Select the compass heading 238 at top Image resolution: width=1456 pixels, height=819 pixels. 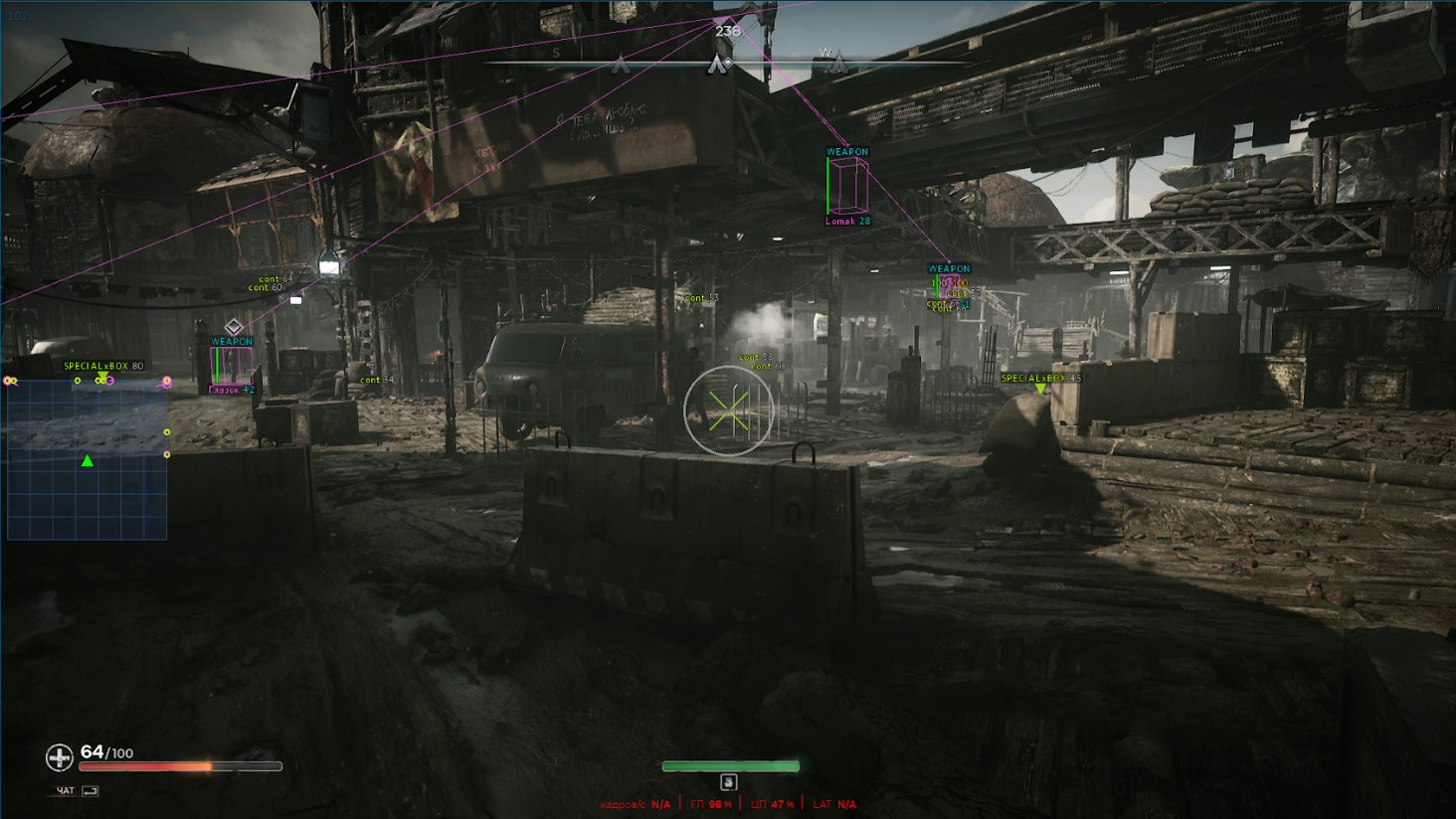tap(727, 32)
